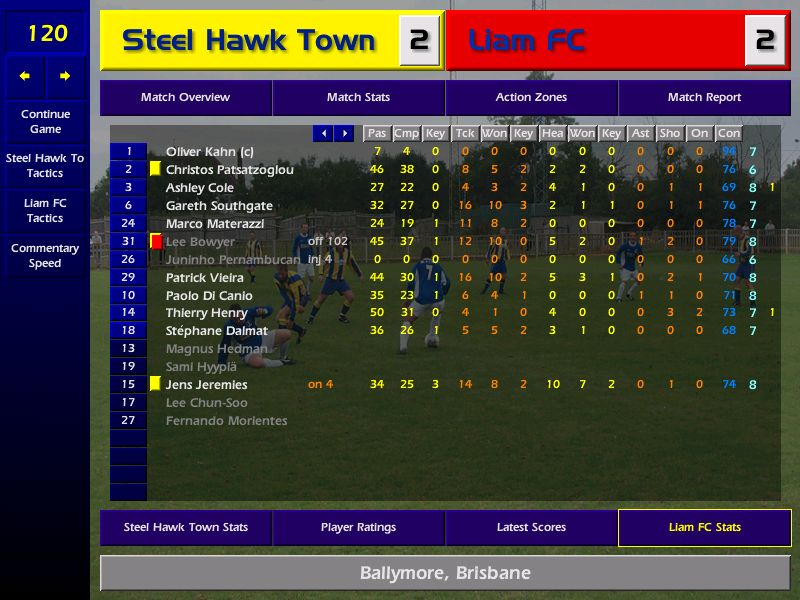Click the stats columns right arrow
This screenshot has height=600, width=800.
pos(344,133)
